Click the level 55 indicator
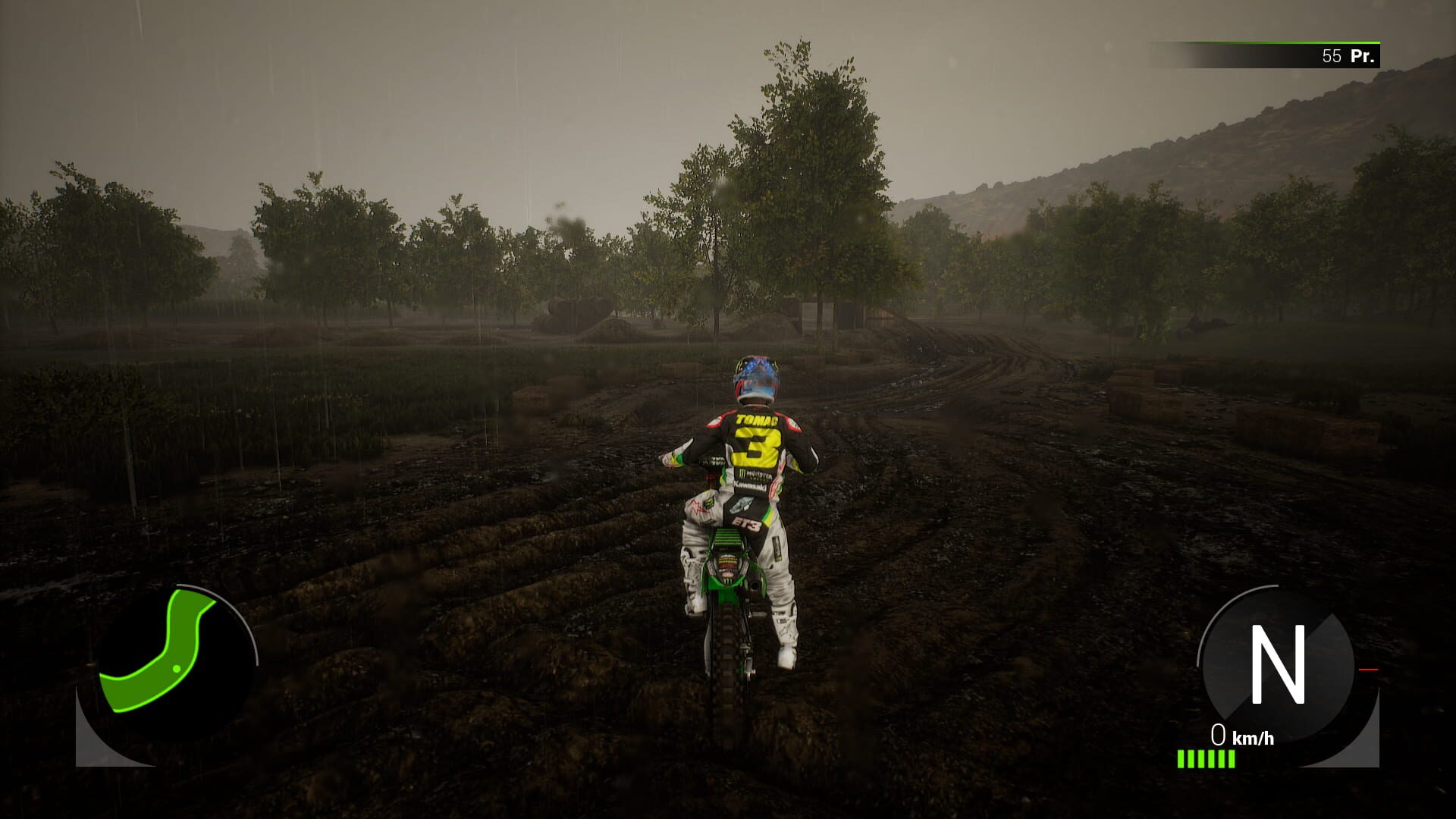1456x819 pixels. coord(1332,55)
